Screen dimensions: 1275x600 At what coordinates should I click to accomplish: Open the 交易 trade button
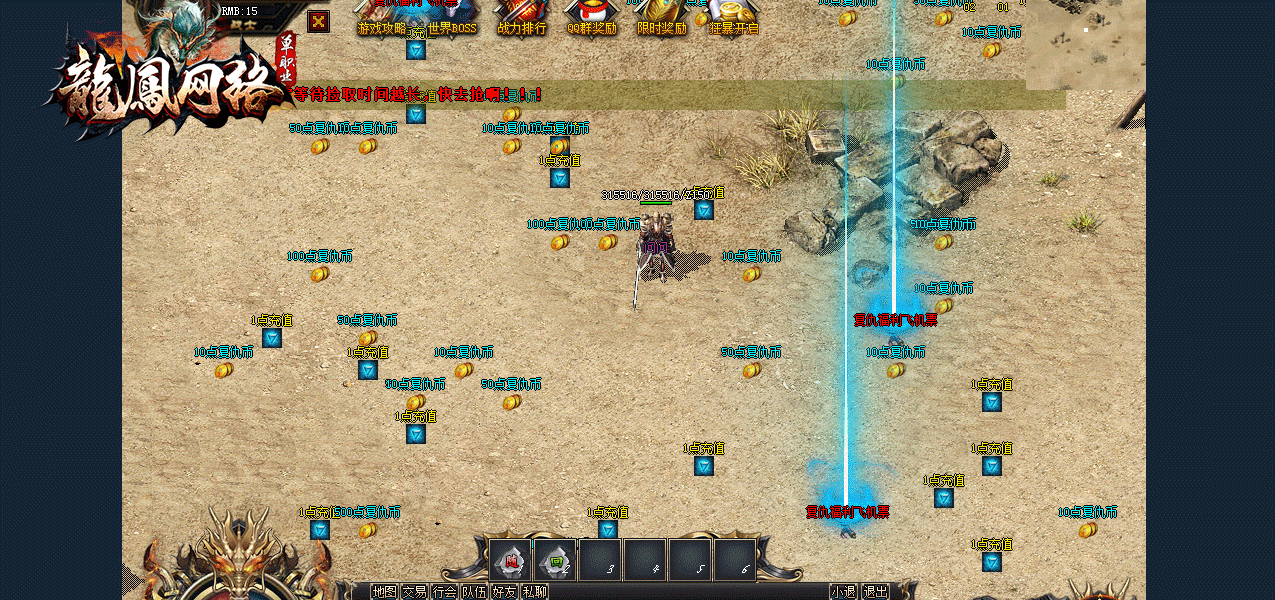[x=414, y=592]
